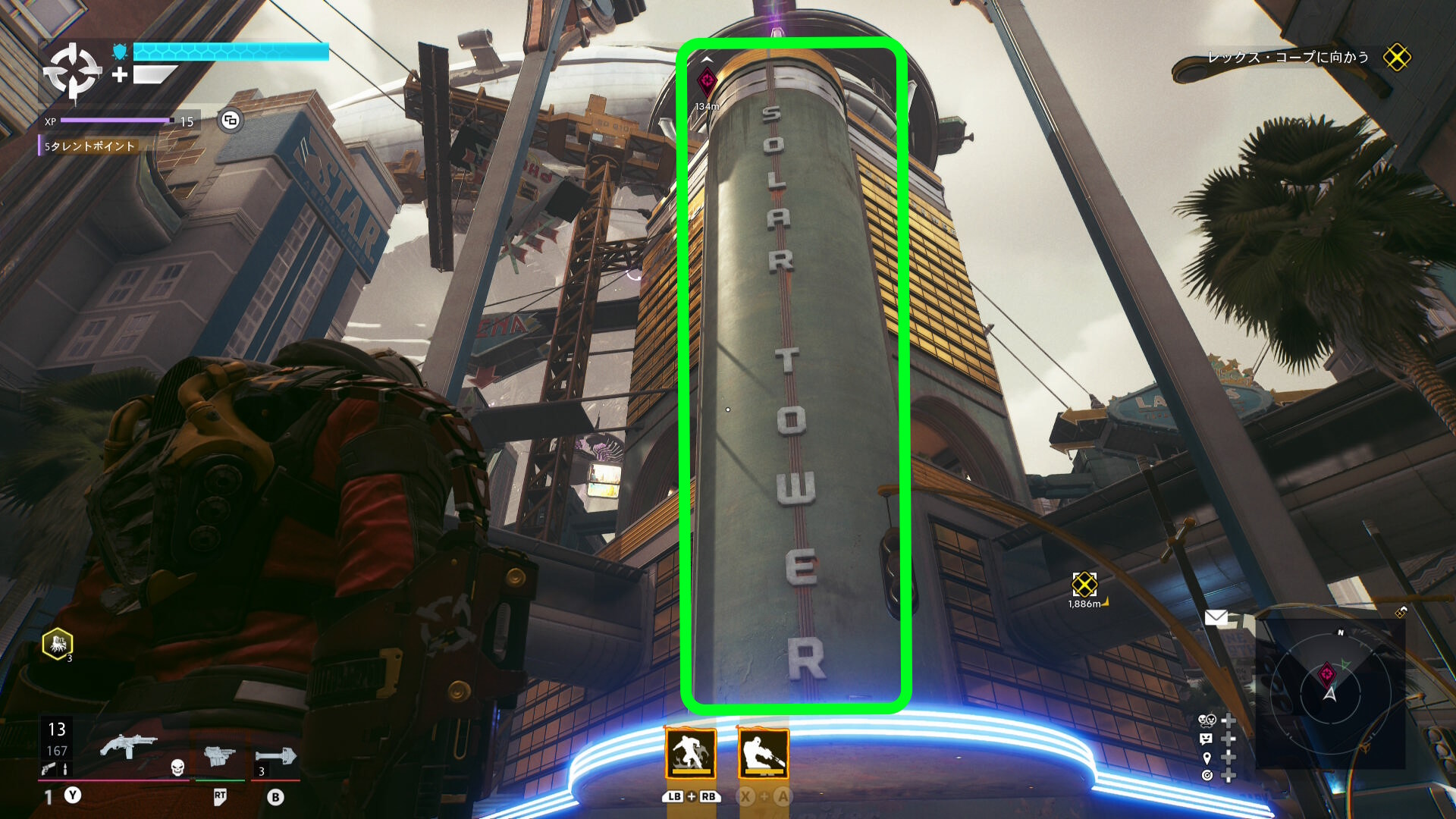Click the Deadshot crosshair character emblem
This screenshot has width=1456, height=819.
point(72,71)
